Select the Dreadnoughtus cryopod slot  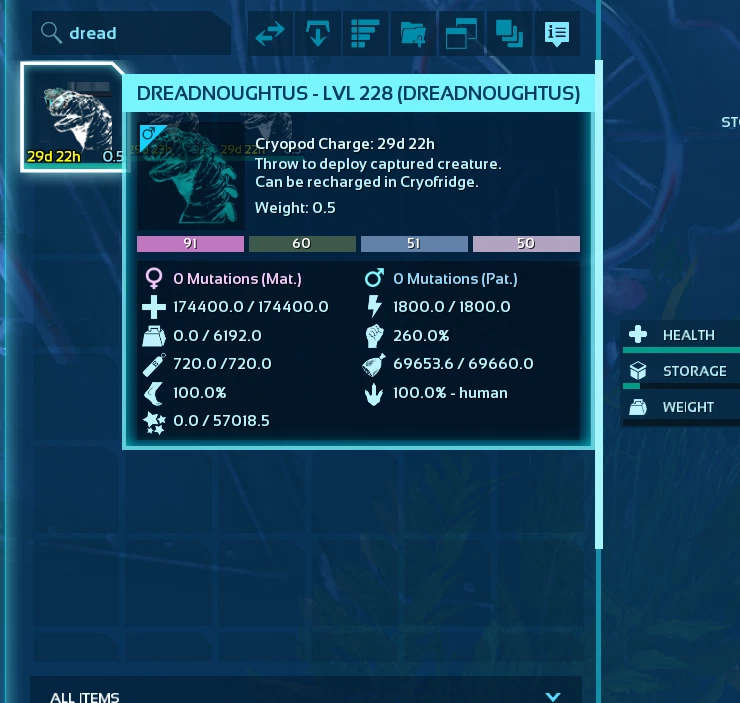pyautogui.click(x=72, y=118)
